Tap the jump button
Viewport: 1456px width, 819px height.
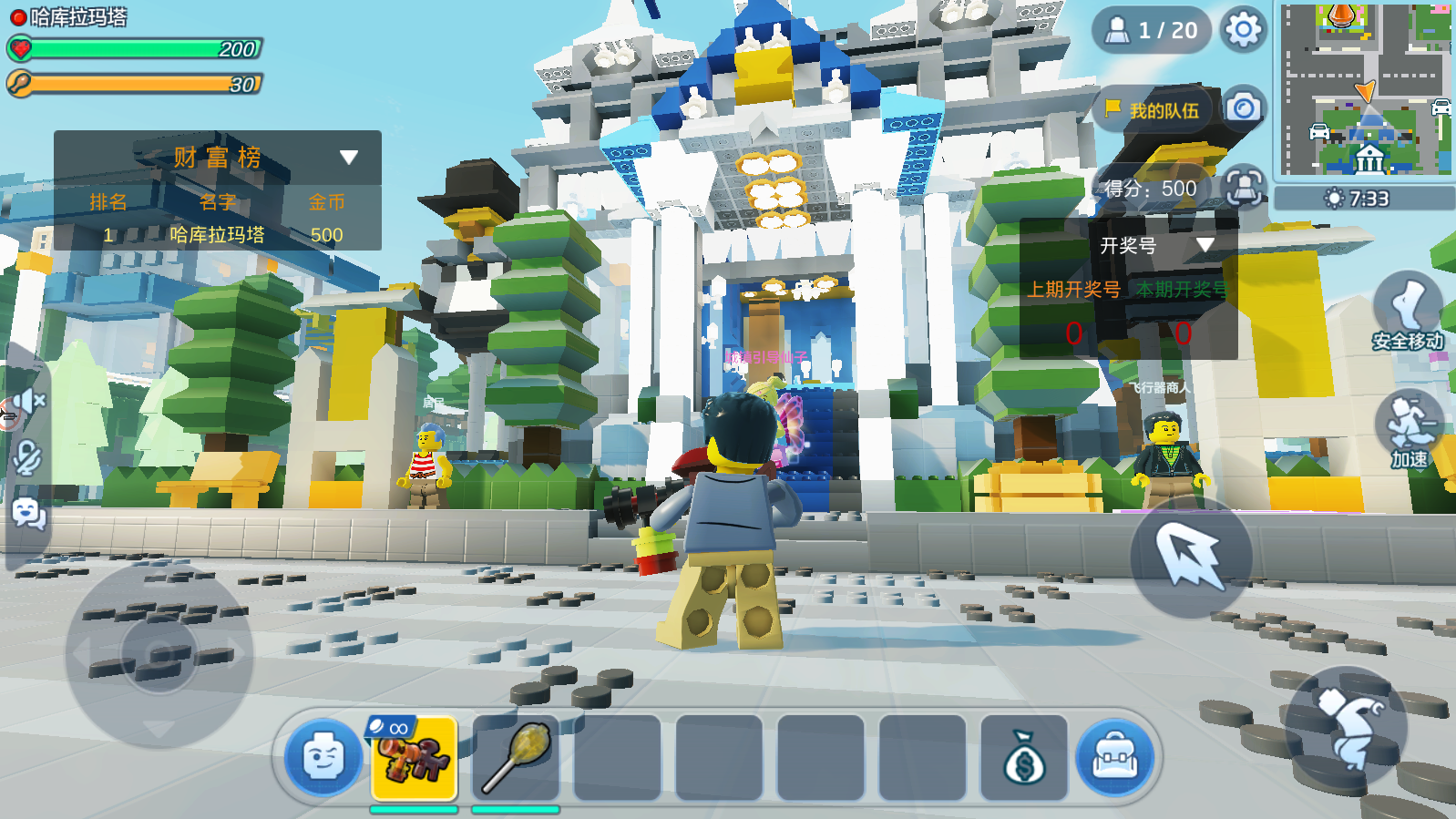(x=1346, y=726)
